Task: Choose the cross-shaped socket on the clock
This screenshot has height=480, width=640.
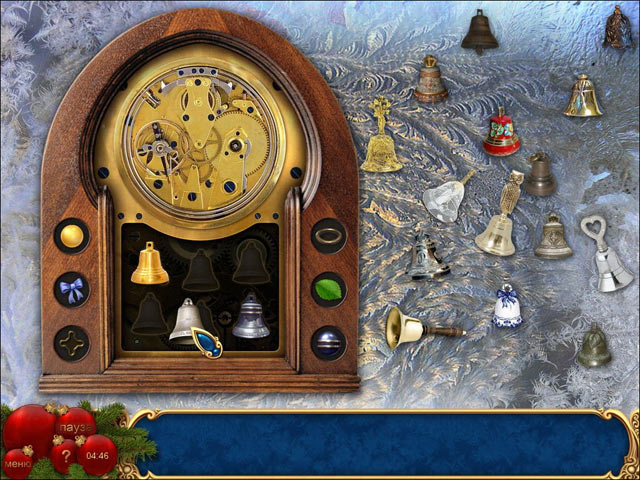Action: (x=71, y=343)
